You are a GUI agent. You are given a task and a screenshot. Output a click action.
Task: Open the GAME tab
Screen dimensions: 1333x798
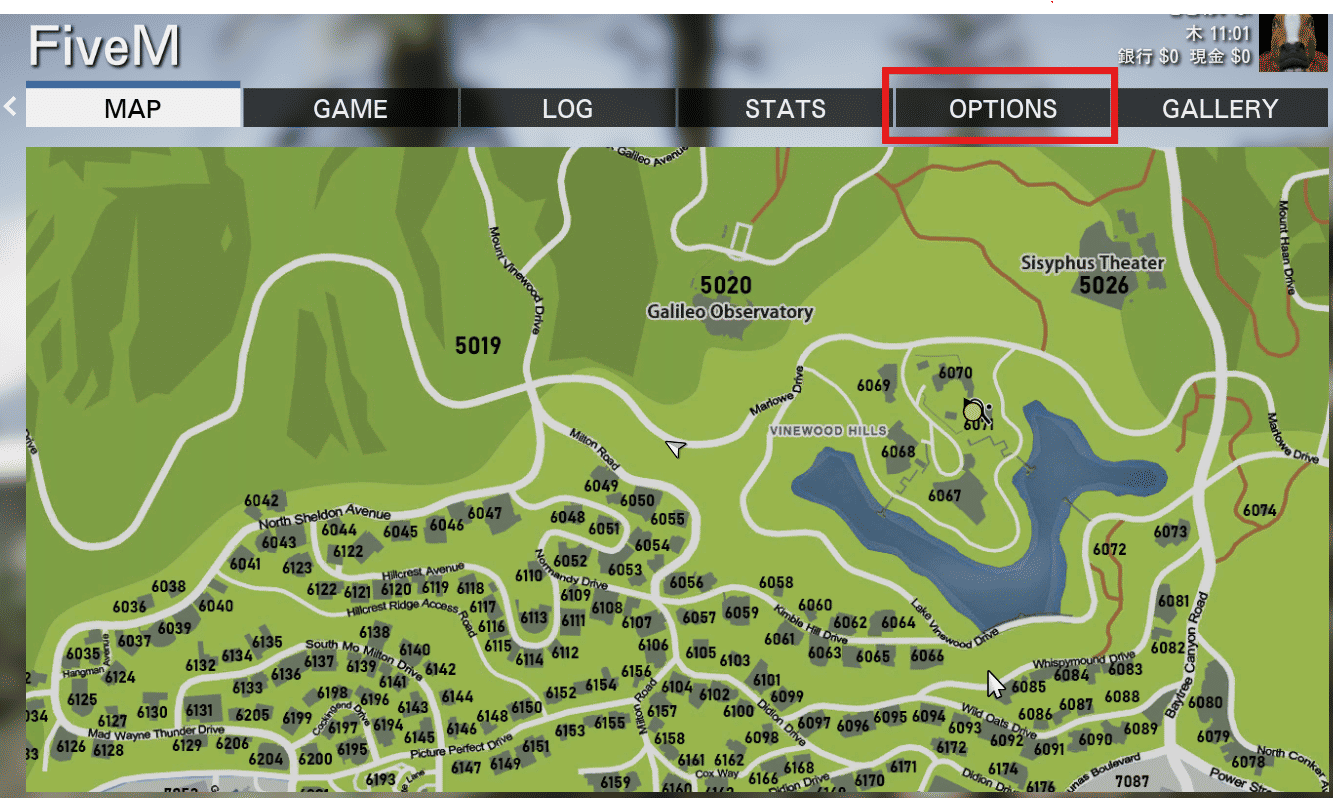point(350,108)
